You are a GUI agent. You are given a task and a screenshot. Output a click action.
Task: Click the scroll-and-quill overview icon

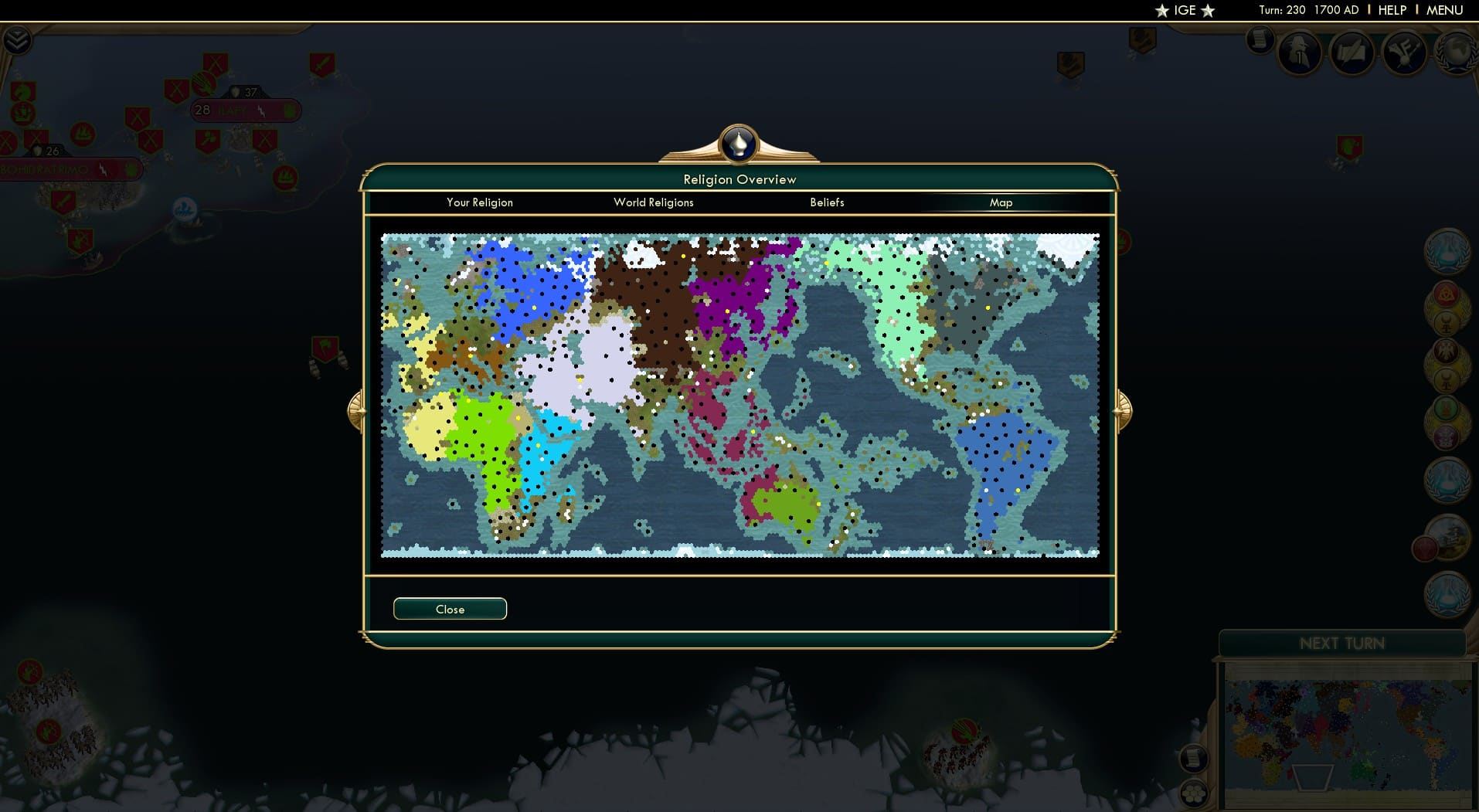click(x=1352, y=52)
